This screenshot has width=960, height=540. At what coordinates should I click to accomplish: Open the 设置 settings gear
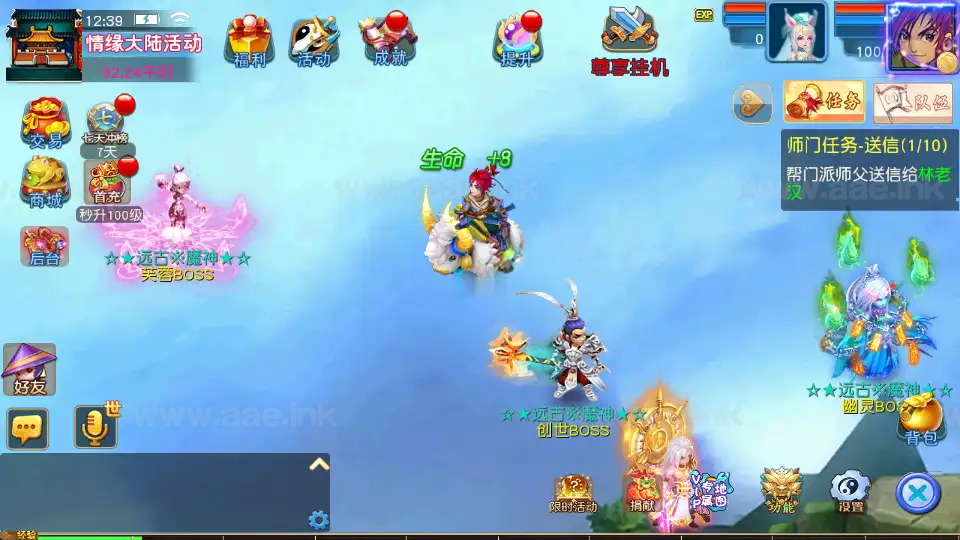pyautogui.click(x=851, y=490)
